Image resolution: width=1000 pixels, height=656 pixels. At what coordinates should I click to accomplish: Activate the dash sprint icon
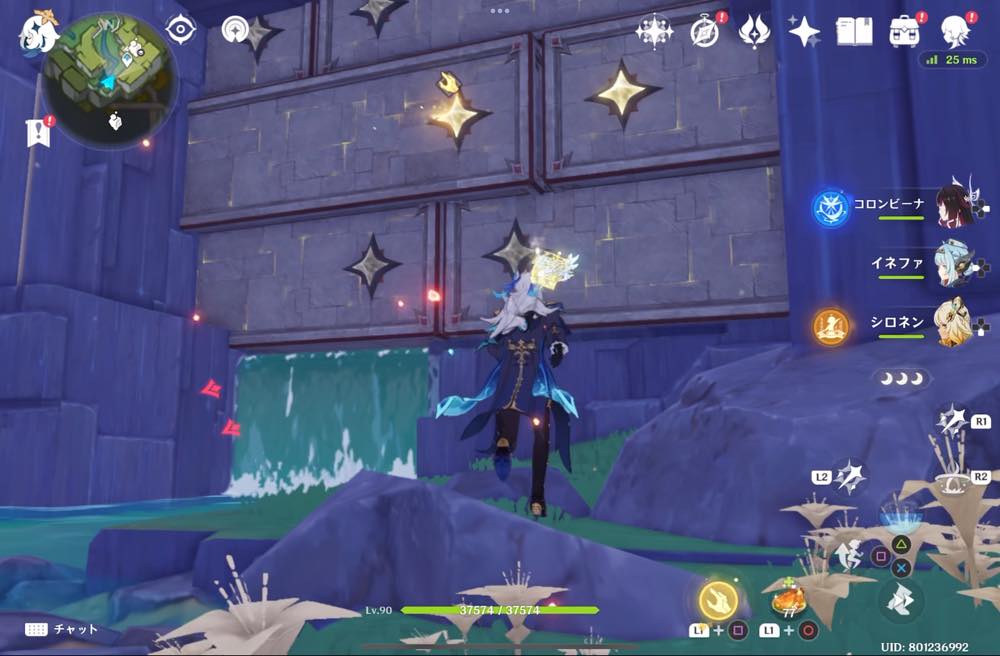(904, 601)
